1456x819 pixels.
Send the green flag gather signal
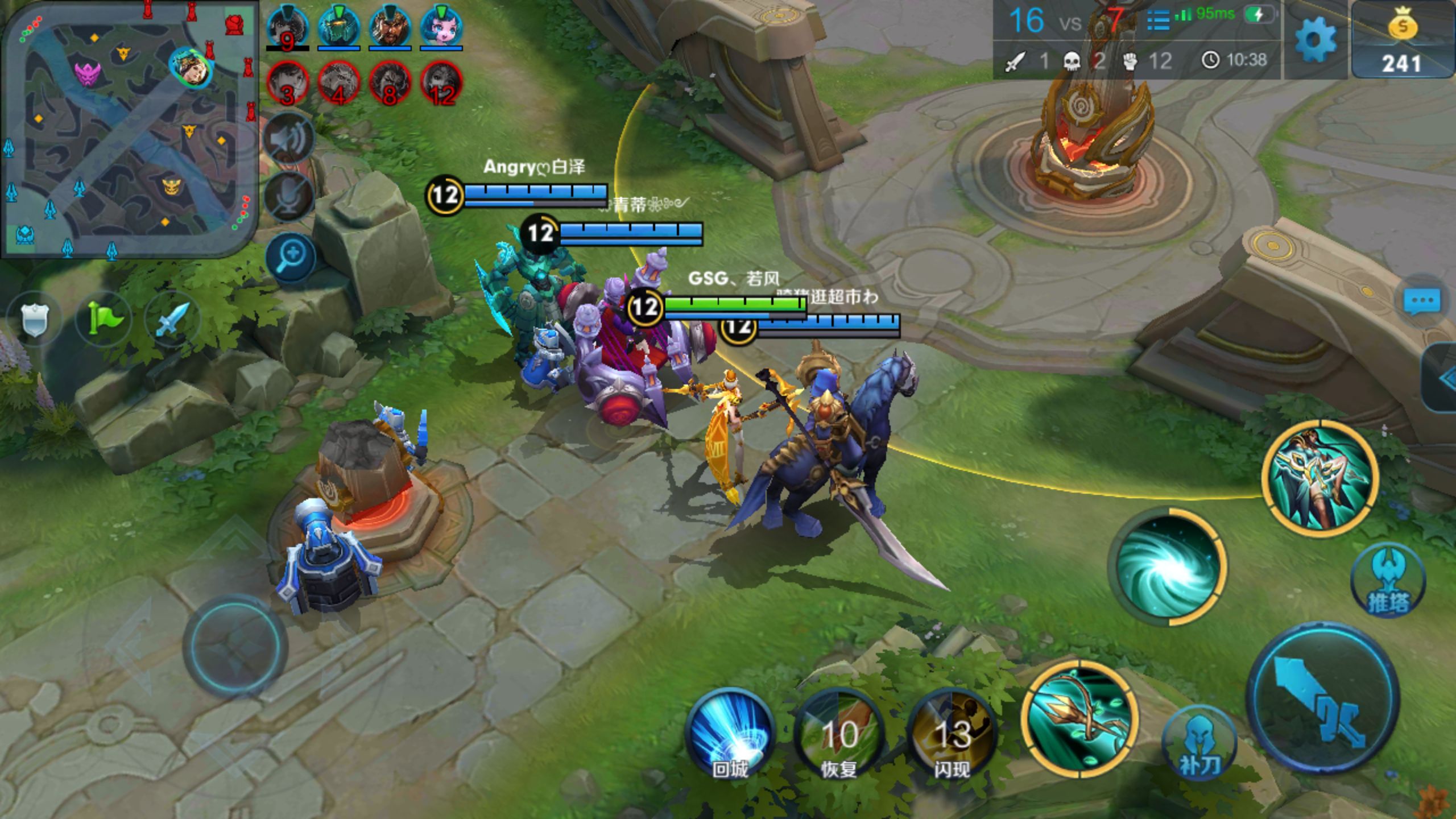[104, 318]
